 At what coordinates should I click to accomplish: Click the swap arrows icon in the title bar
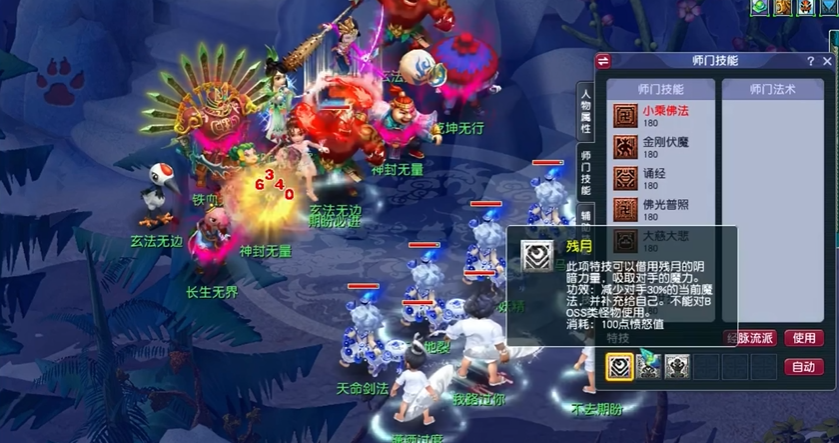(x=603, y=61)
